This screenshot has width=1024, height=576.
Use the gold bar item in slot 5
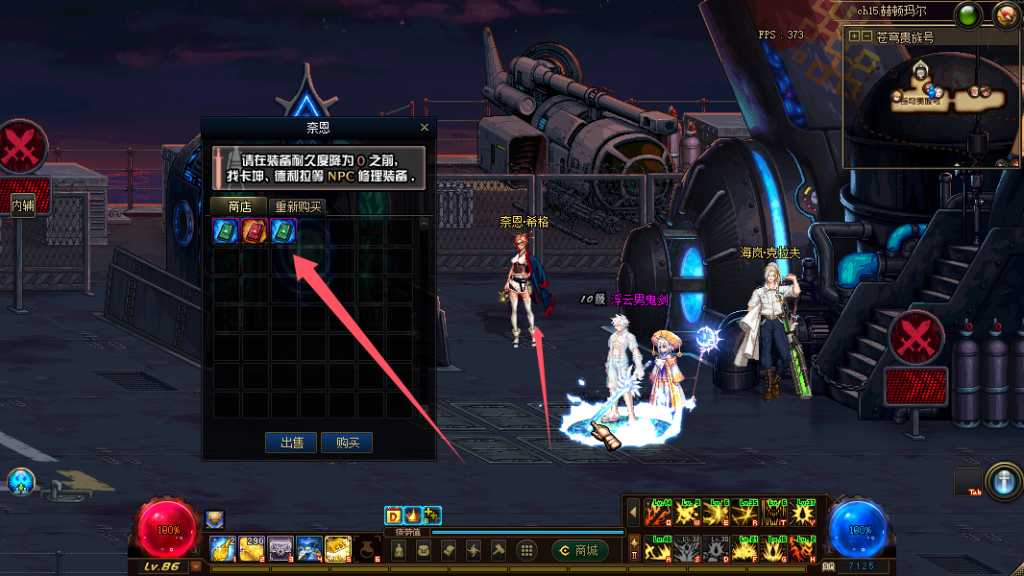pos(337,547)
